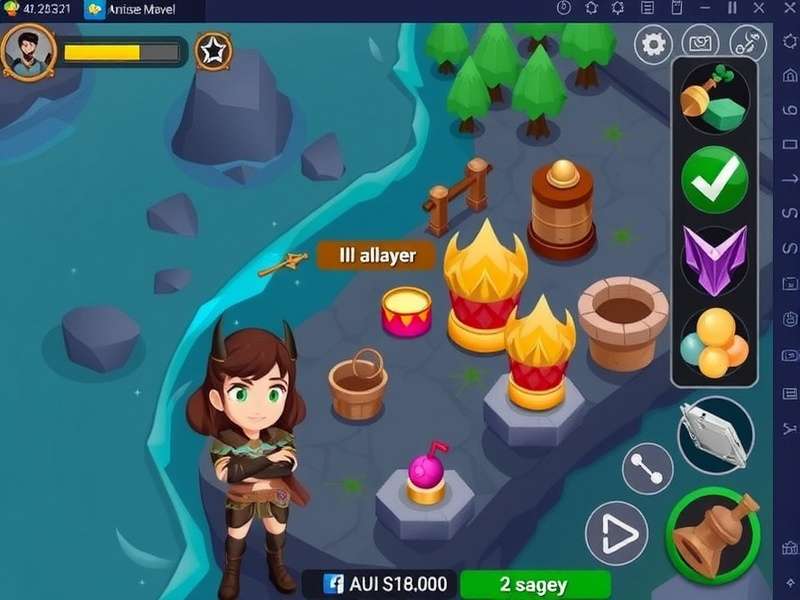The width and height of the screenshot is (800, 600).
Task: Open the envelope mail button
Action: point(700,45)
